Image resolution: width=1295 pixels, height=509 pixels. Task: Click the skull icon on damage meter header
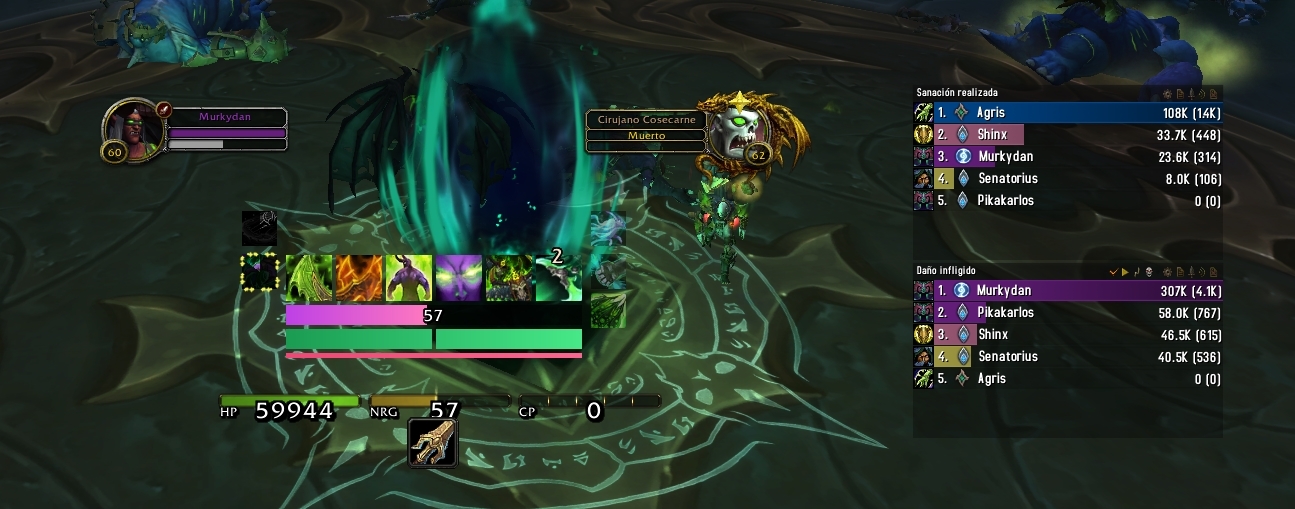(1148, 272)
